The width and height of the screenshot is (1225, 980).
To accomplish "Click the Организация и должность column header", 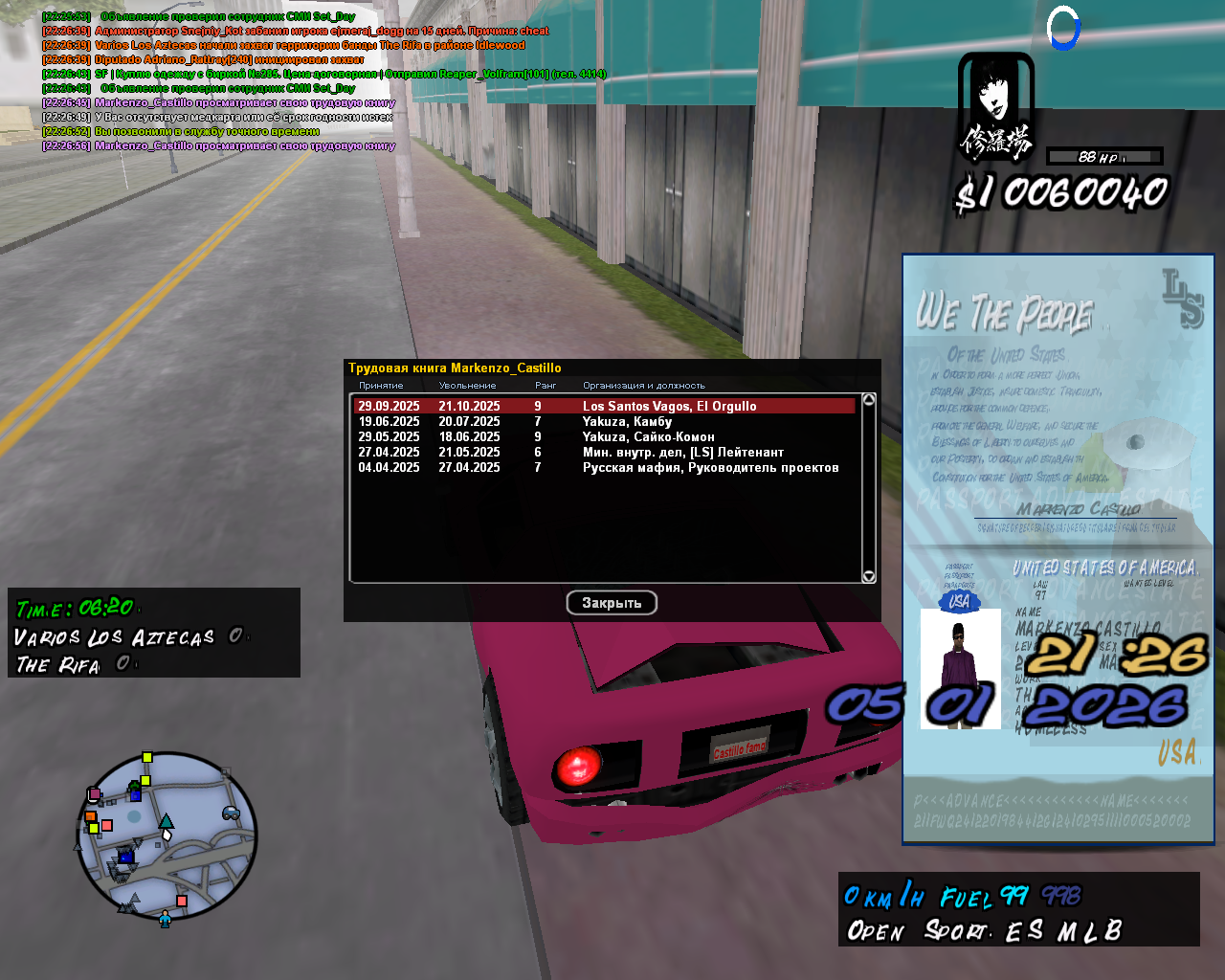I will pyautogui.click(x=643, y=385).
